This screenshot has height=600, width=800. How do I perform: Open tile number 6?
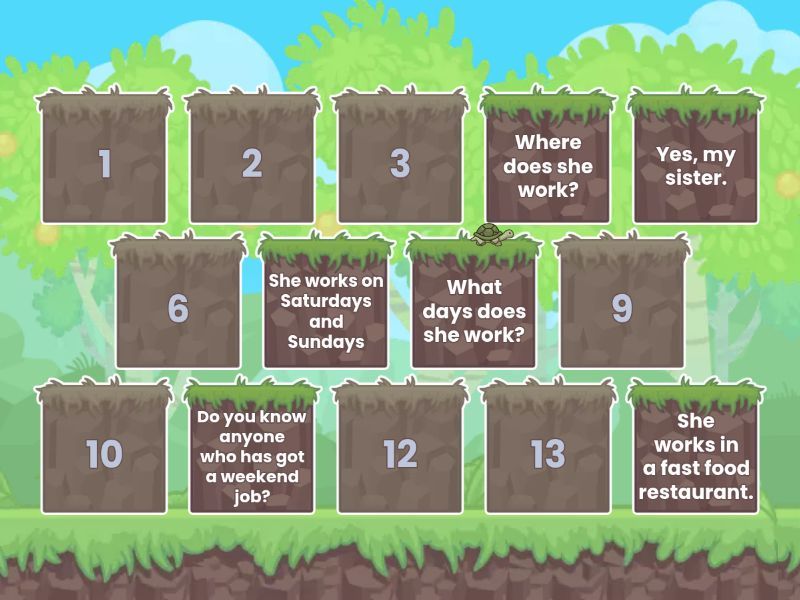(x=178, y=308)
